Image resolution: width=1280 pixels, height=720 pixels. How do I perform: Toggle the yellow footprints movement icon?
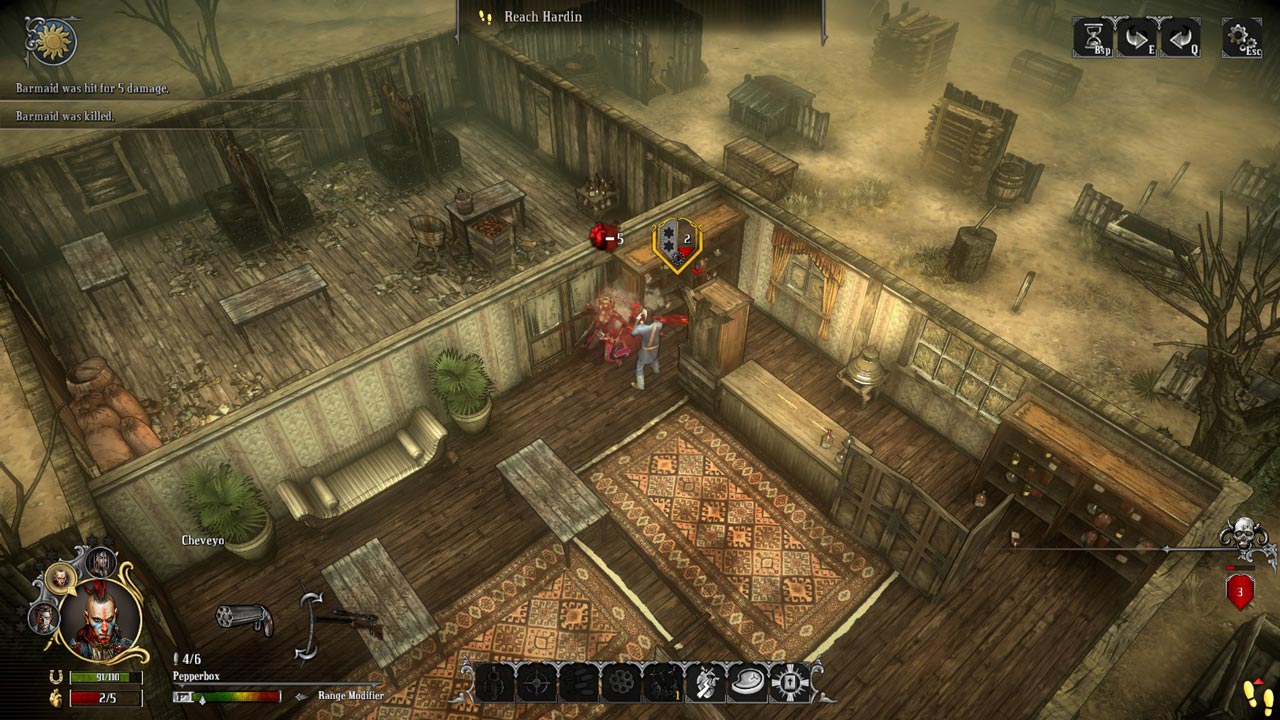[x=1253, y=694]
